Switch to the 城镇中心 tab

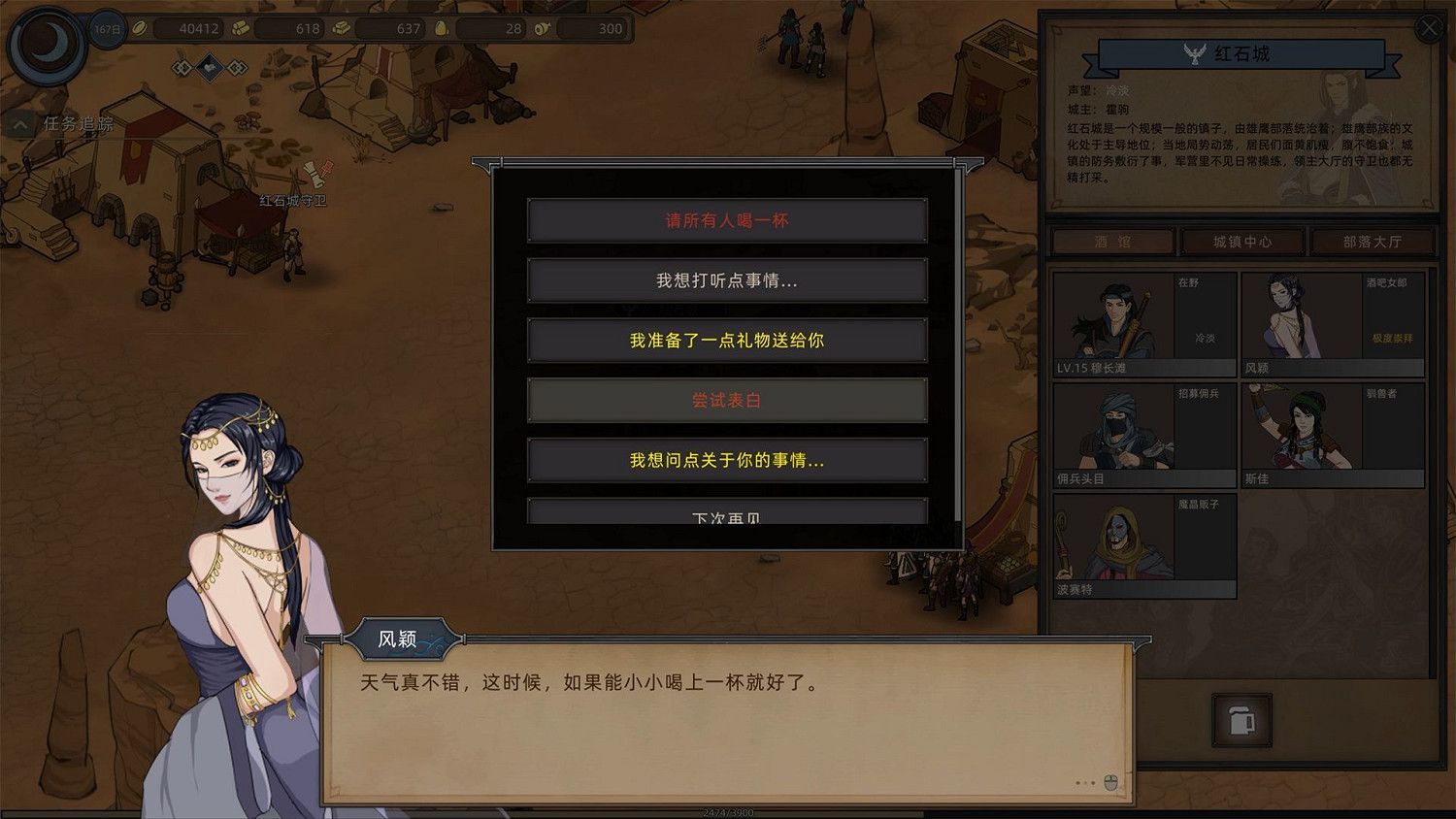click(x=1243, y=242)
